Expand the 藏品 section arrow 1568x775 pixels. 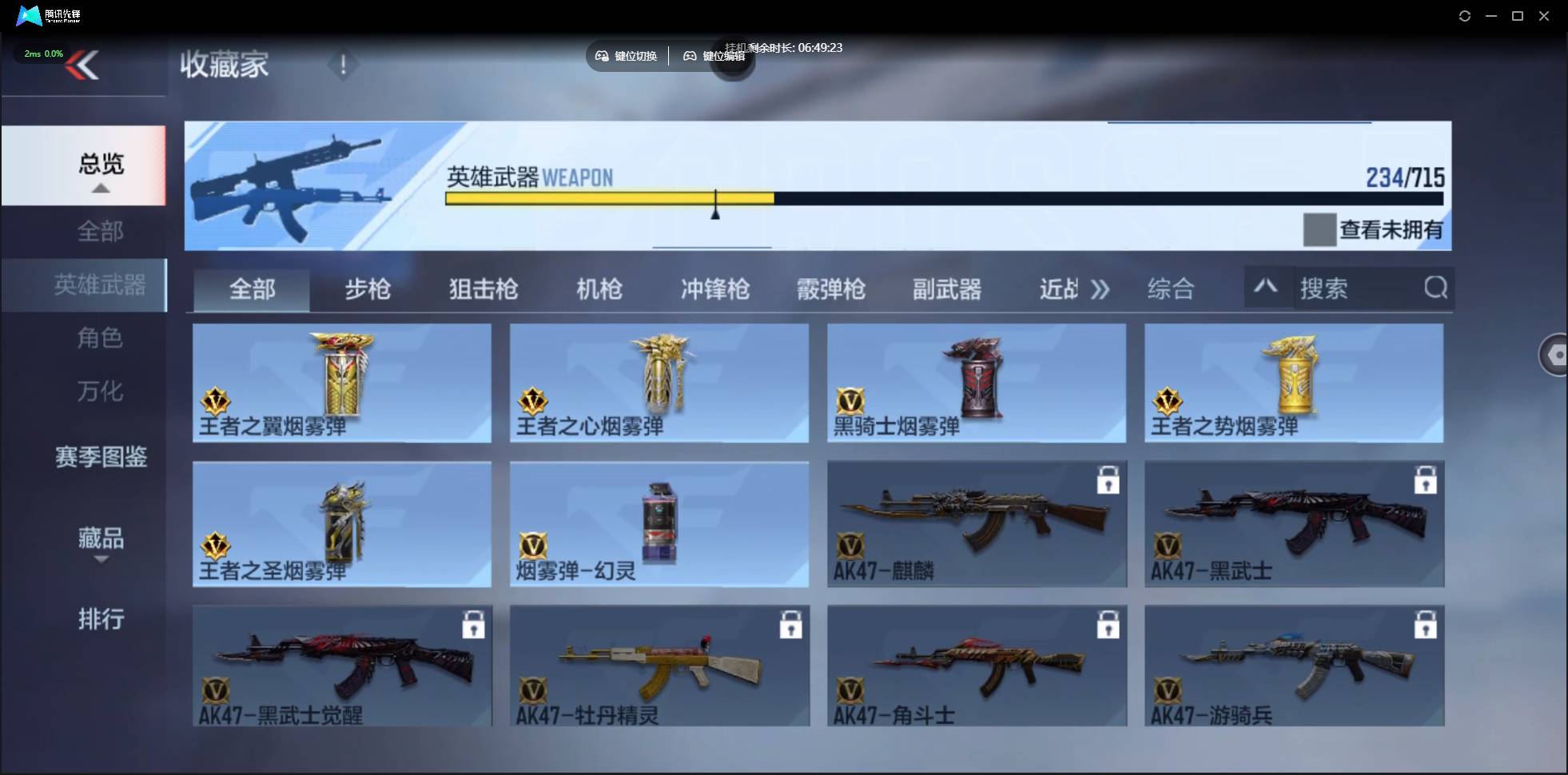(101, 560)
